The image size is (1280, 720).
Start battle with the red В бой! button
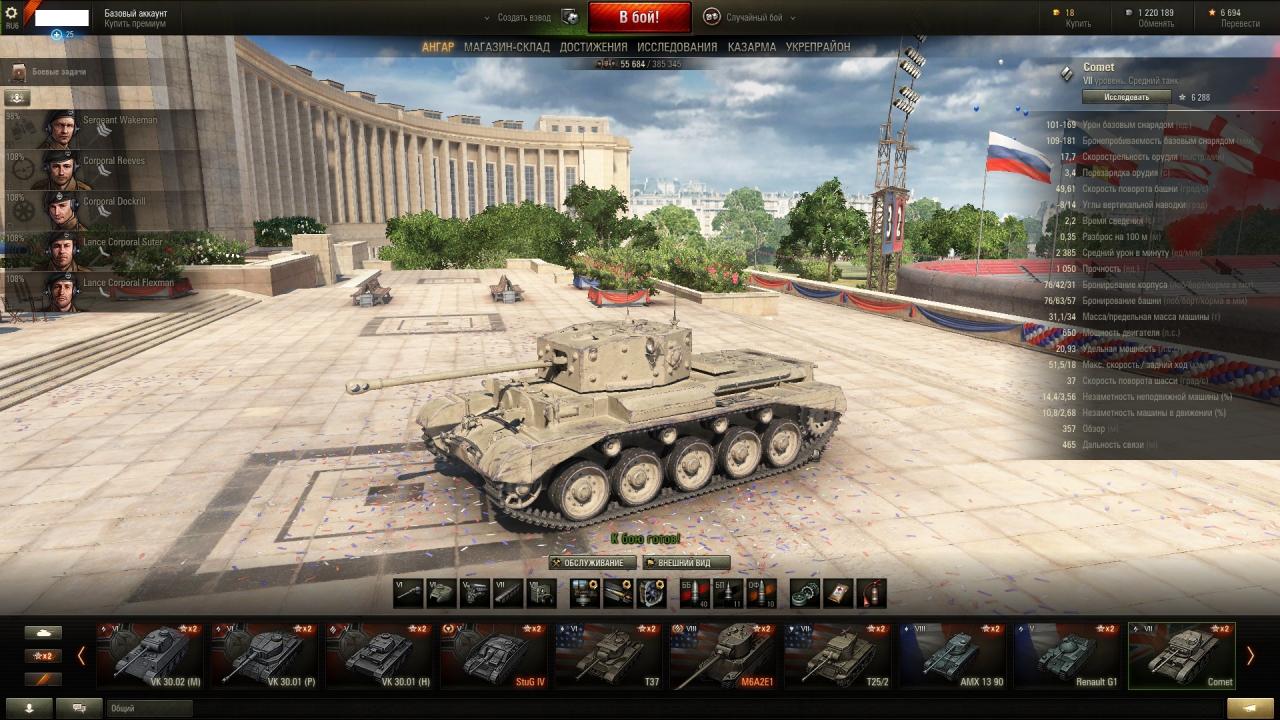pos(639,17)
